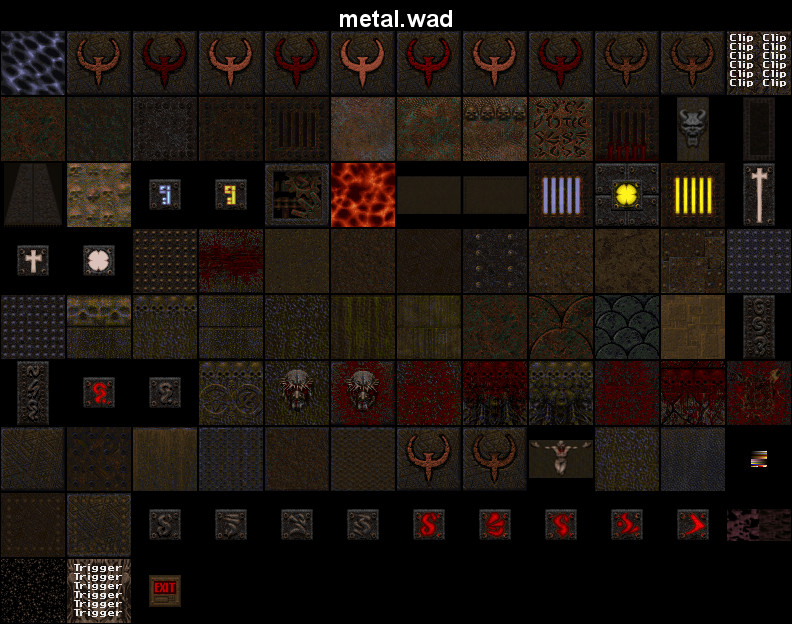Select the crucified figure texture
This screenshot has width=792, height=624.
click(x=561, y=457)
